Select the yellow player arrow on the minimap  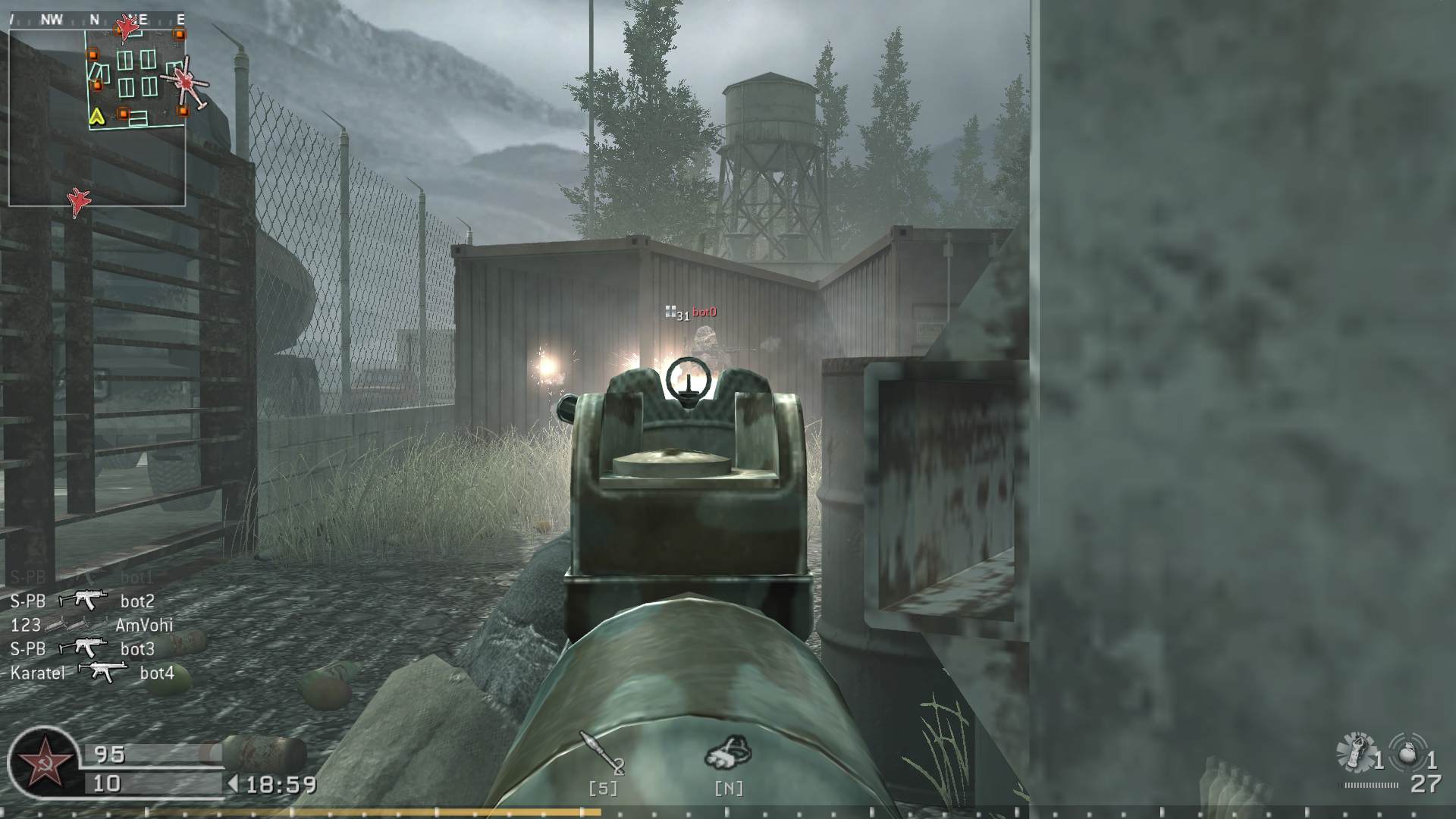pyautogui.click(x=96, y=117)
